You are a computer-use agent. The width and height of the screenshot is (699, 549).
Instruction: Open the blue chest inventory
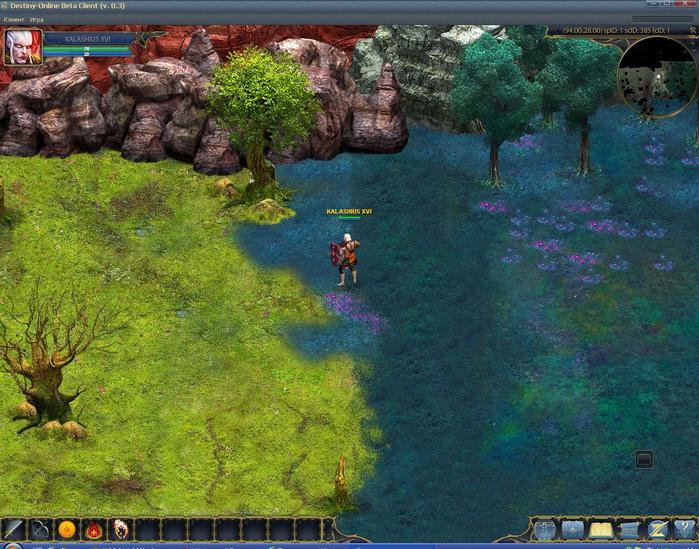573,529
